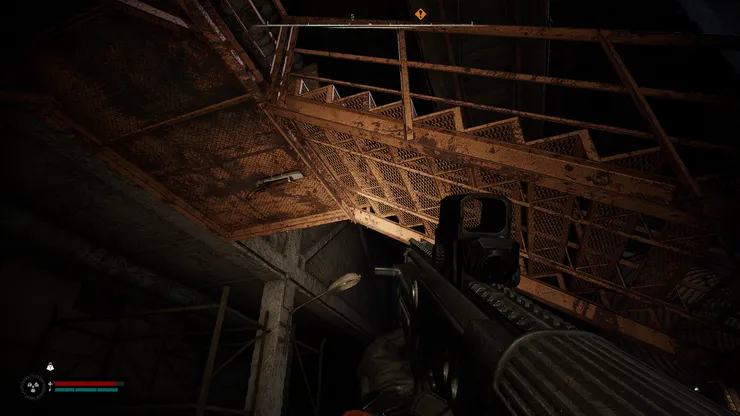Select the radiation indicator icon
Viewport: 740px width, 416px height.
pyautogui.click(x=32, y=385)
